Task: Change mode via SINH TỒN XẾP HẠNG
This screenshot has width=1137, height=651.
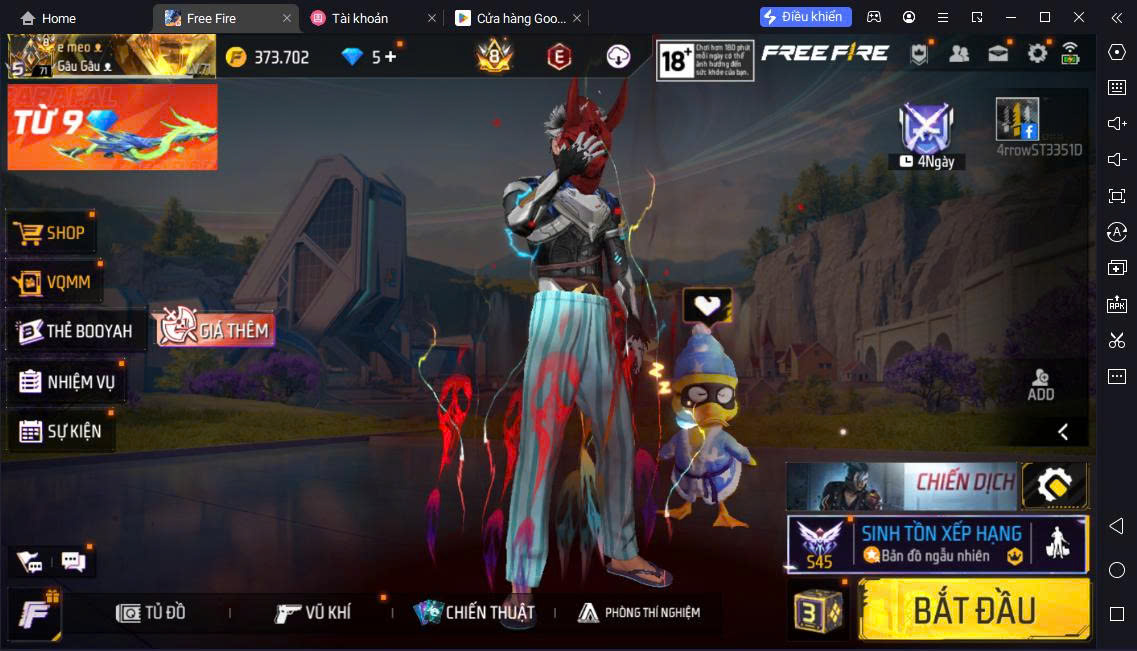Action: pyautogui.click(x=937, y=544)
